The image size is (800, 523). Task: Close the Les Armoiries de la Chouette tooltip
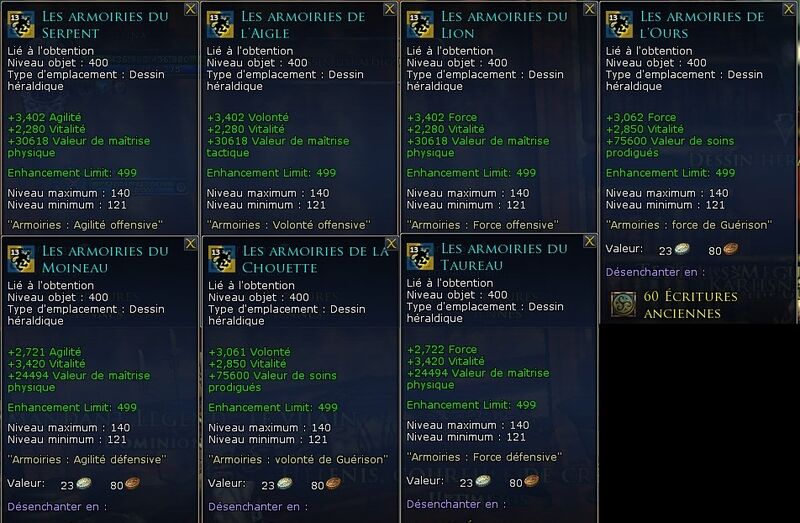[391, 243]
